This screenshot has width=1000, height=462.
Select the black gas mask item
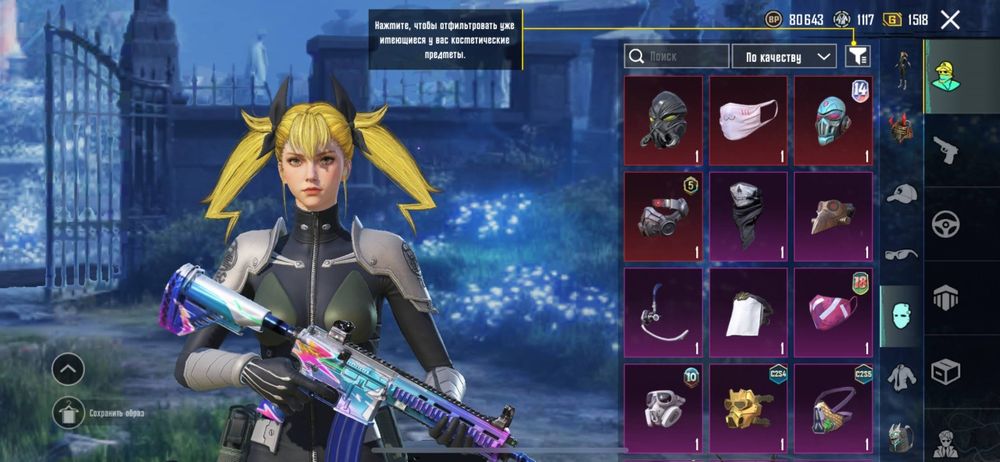663,120
